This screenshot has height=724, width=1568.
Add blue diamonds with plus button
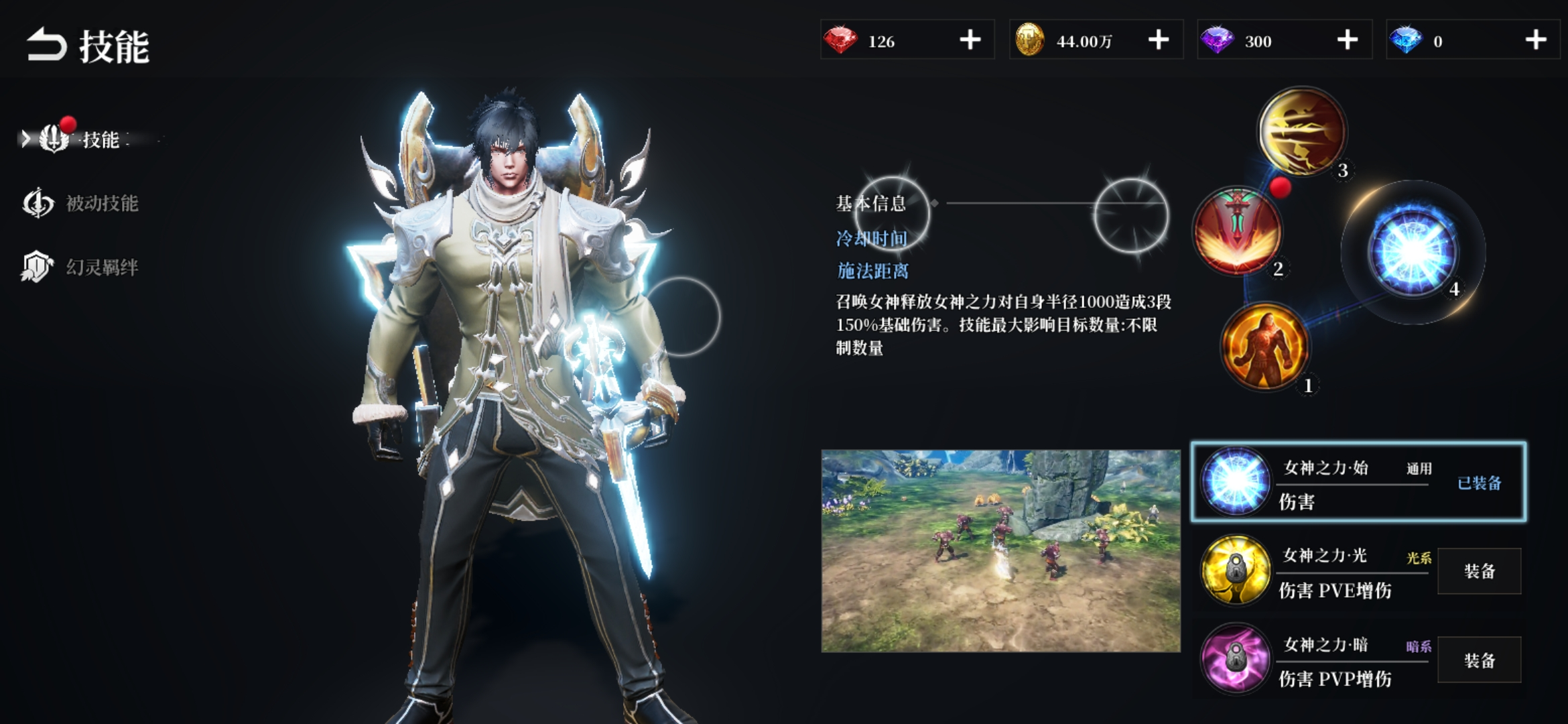click(1535, 40)
